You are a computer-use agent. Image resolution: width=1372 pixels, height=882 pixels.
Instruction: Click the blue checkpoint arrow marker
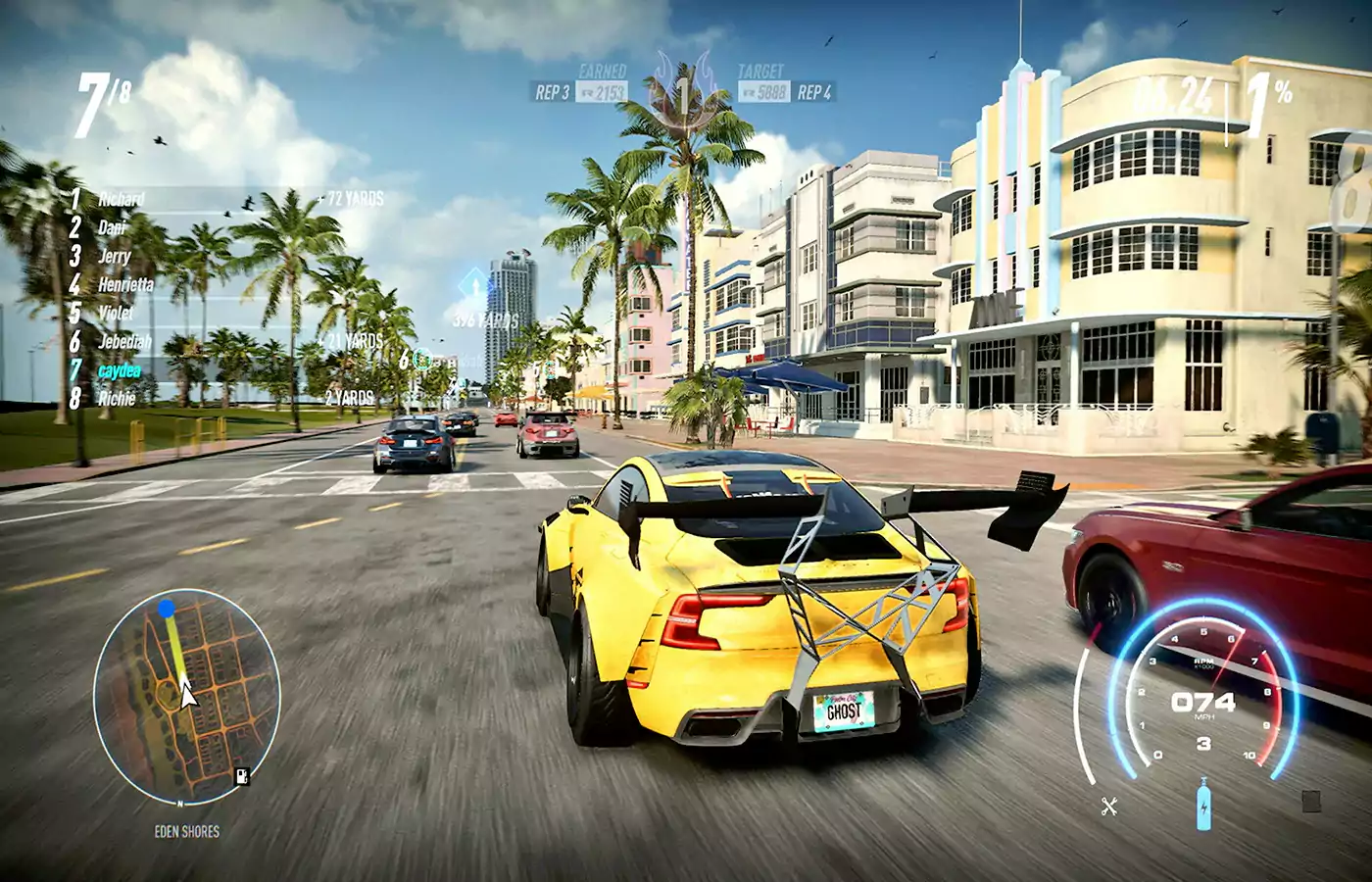(x=475, y=288)
